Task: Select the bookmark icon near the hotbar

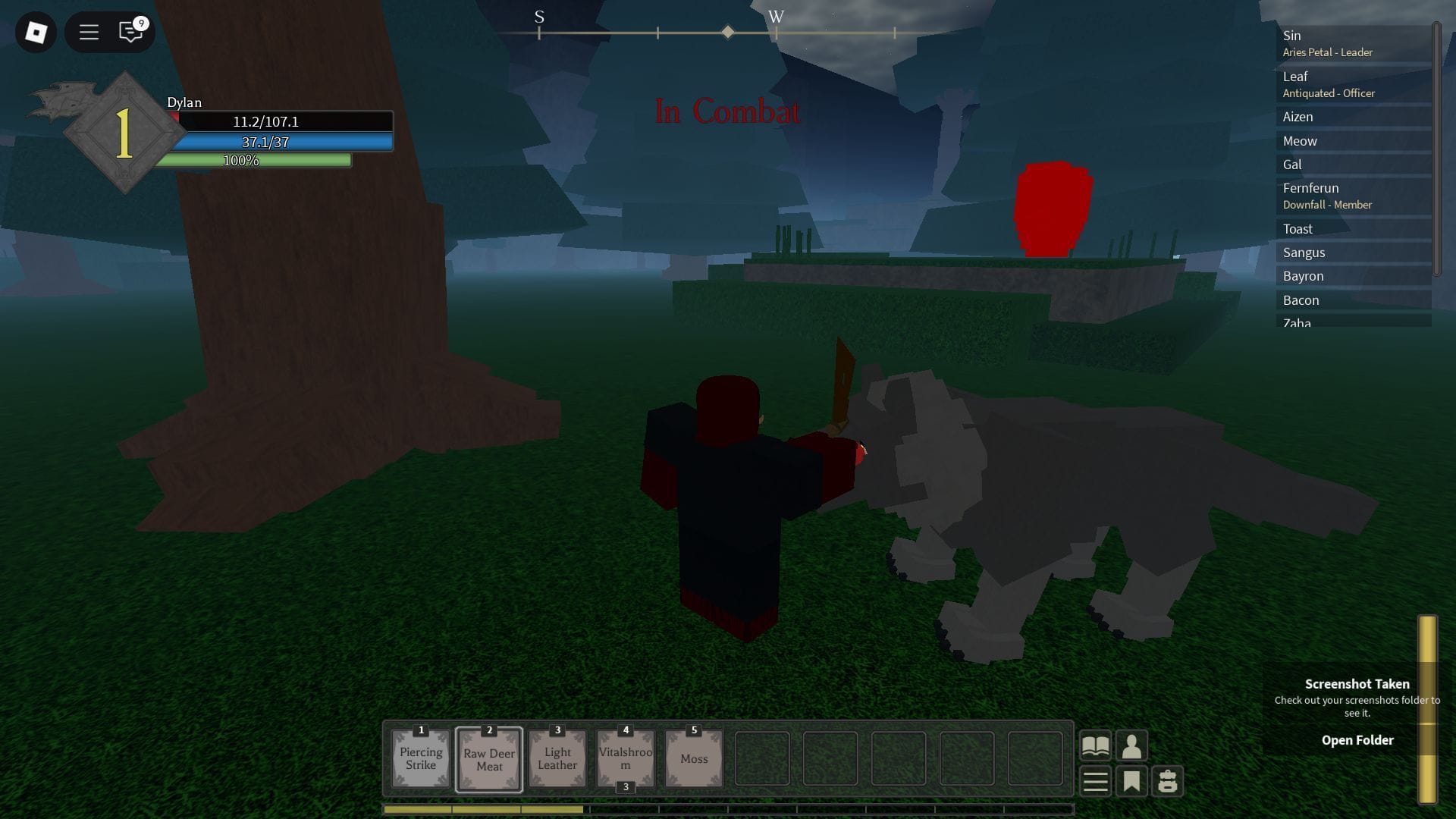Action: click(x=1132, y=780)
